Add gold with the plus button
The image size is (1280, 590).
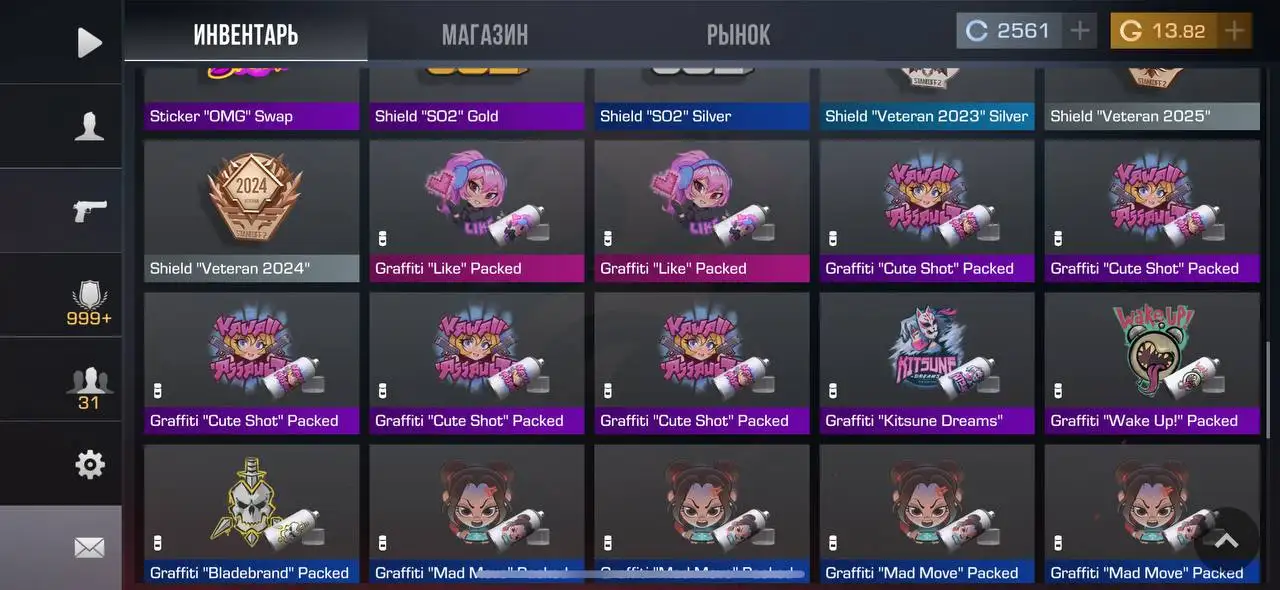[x=1235, y=31]
